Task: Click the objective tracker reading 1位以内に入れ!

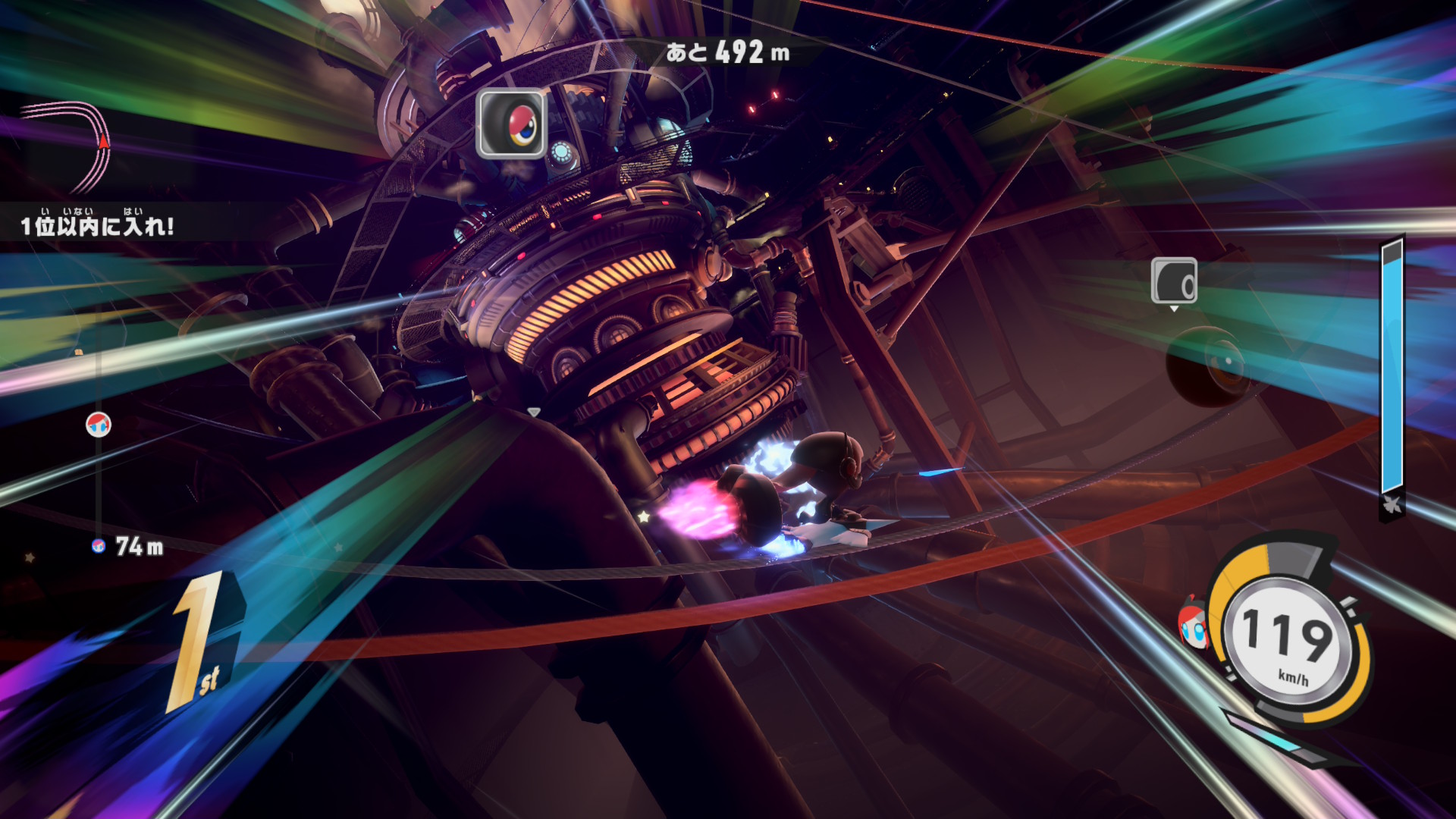Action: (x=97, y=224)
